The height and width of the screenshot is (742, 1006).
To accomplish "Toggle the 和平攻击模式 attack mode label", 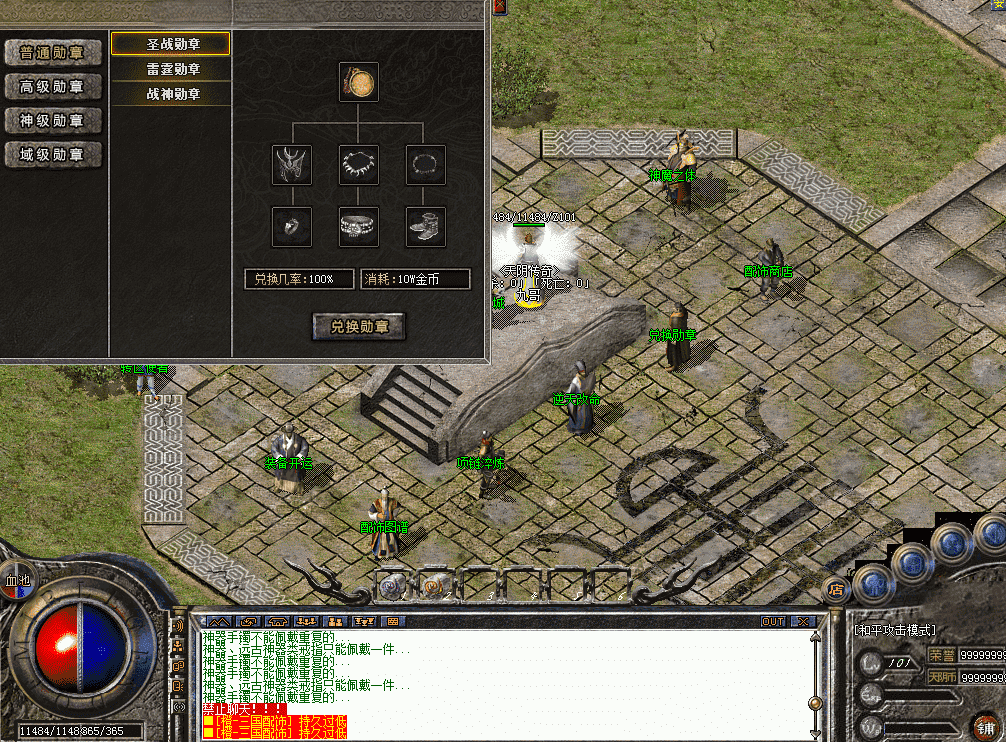I will pyautogui.click(x=894, y=630).
